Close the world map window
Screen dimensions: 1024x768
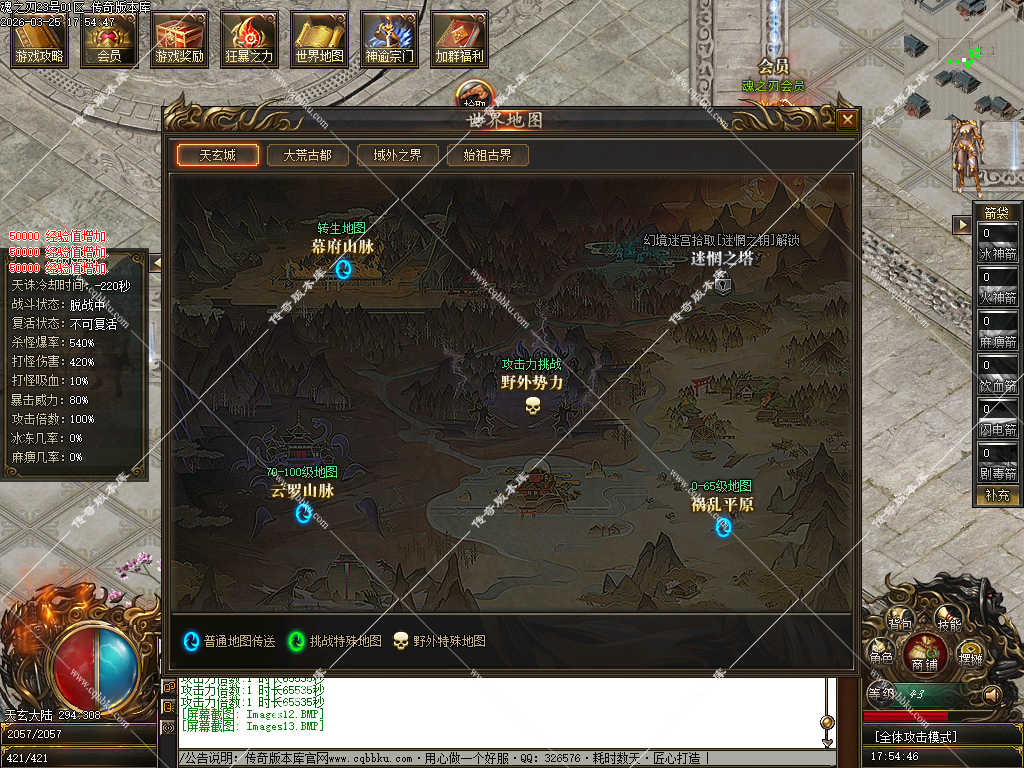[847, 120]
